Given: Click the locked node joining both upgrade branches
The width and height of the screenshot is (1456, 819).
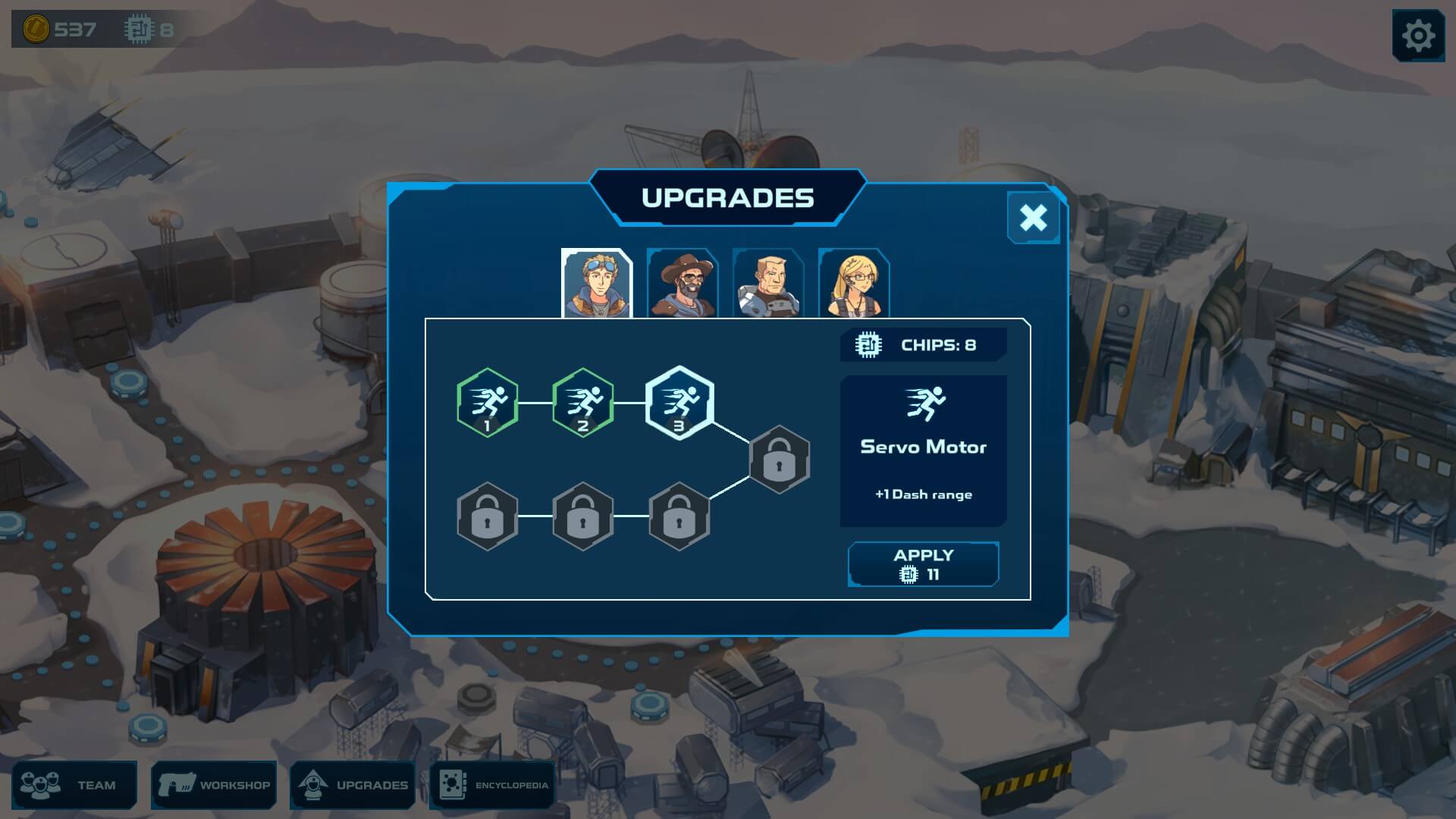Looking at the screenshot, I should (x=780, y=460).
